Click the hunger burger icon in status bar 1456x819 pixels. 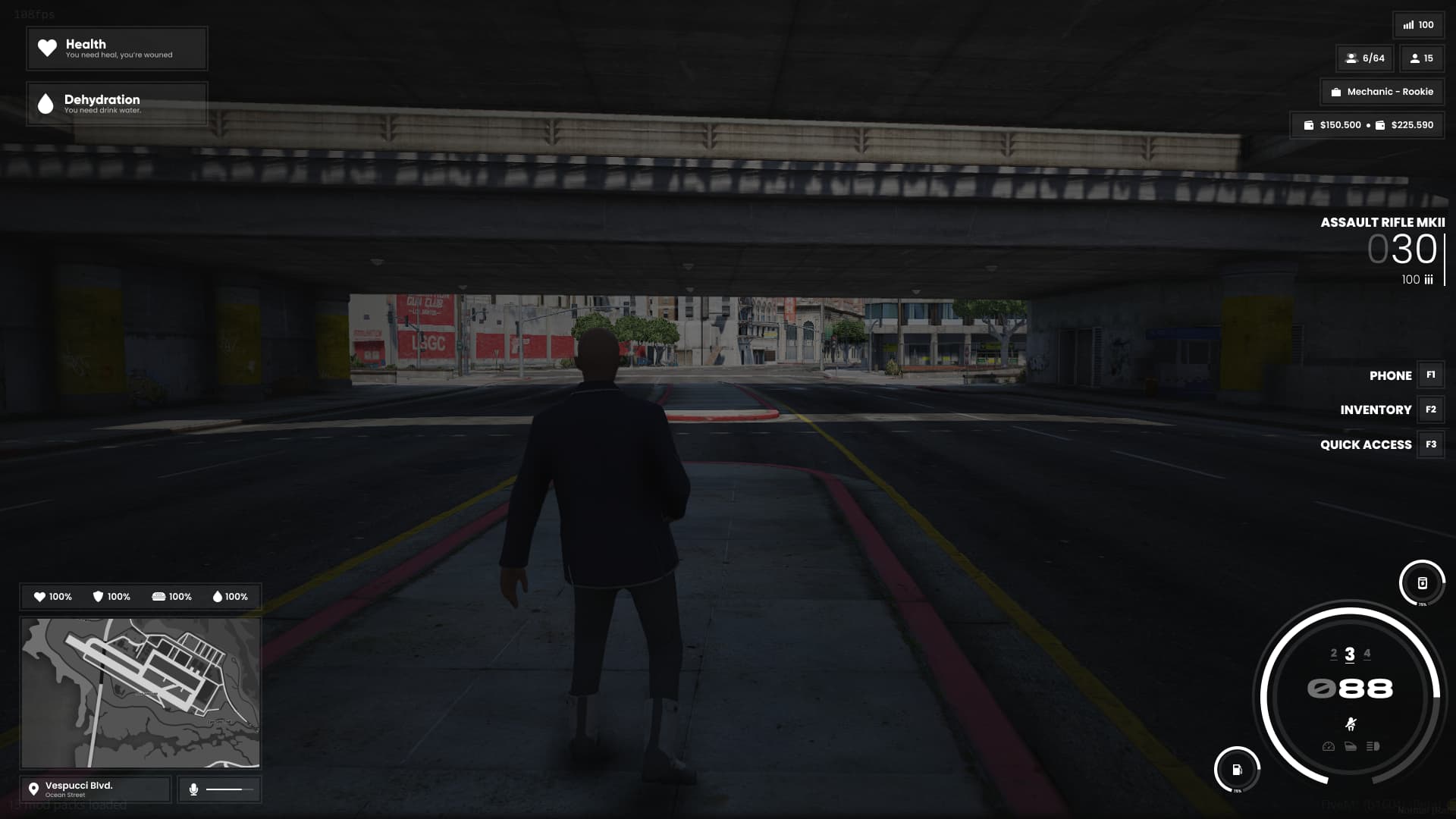click(x=159, y=597)
